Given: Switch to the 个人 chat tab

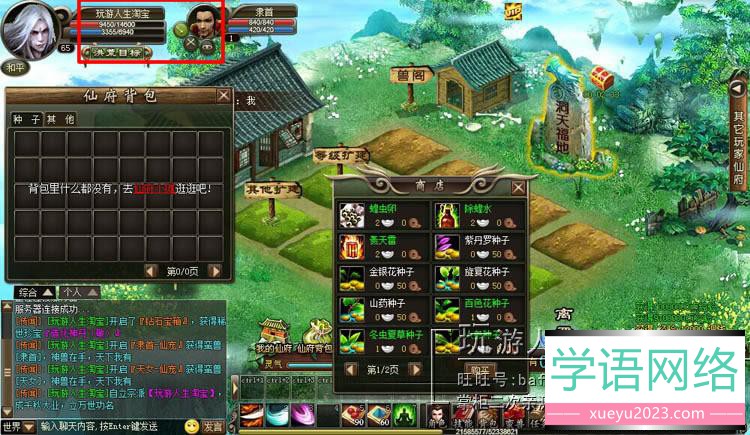Looking at the screenshot, I should tap(71, 292).
